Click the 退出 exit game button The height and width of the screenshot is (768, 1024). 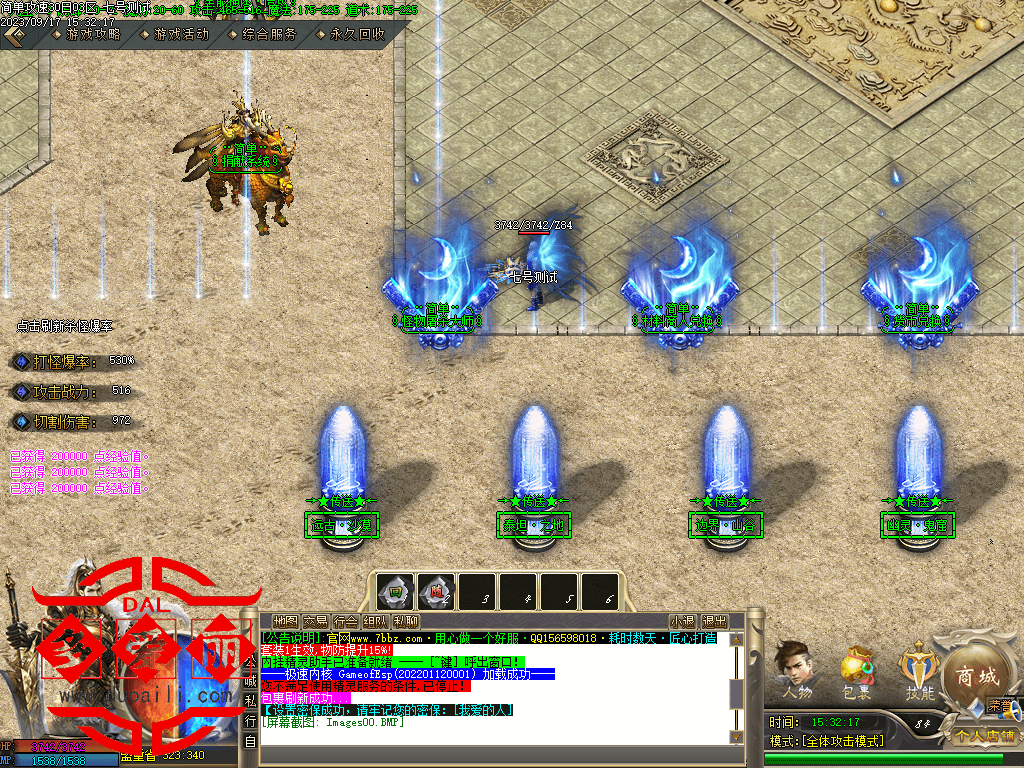pyautogui.click(x=714, y=621)
